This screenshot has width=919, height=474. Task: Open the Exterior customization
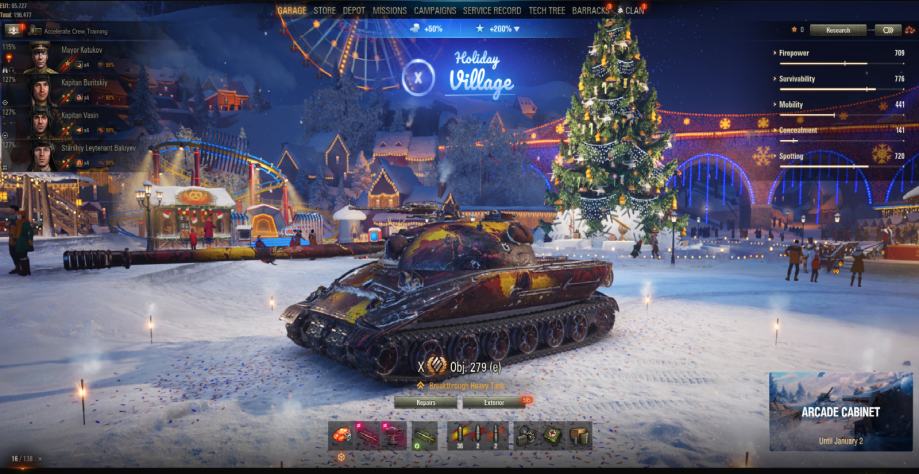tap(493, 402)
